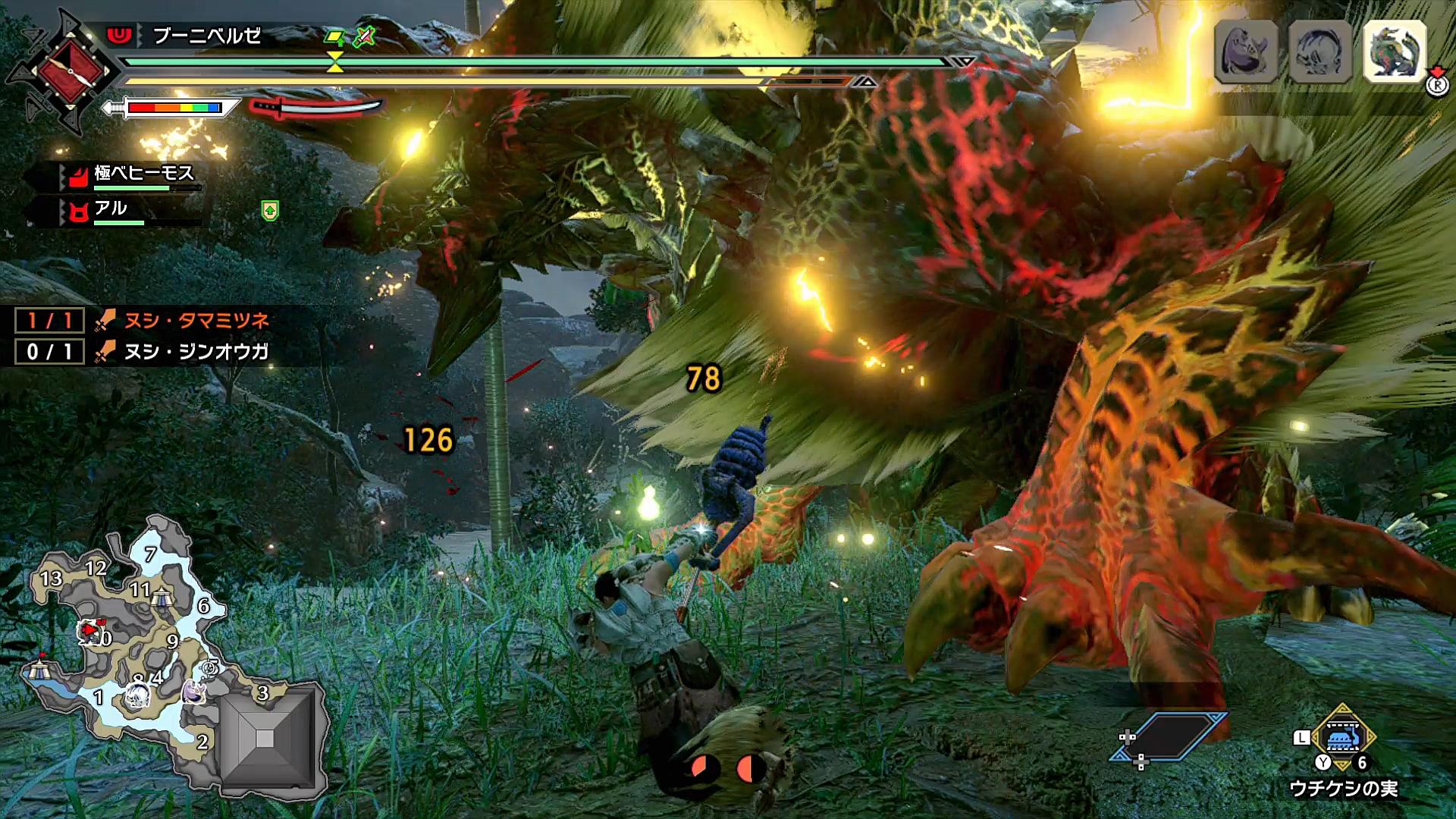Select party member 極ベヒーモス
Image resolution: width=1456 pixels, height=819 pixels.
pyautogui.click(x=144, y=174)
